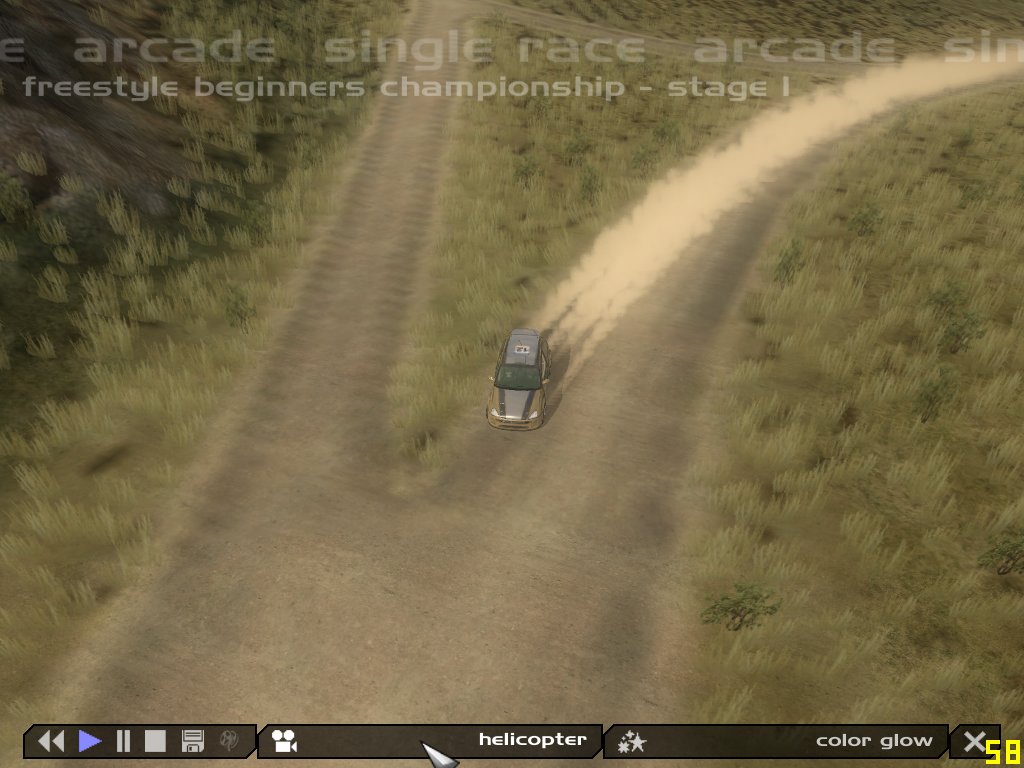Image resolution: width=1024 pixels, height=768 pixels.
Task: Stop the replay
Action: (155, 741)
